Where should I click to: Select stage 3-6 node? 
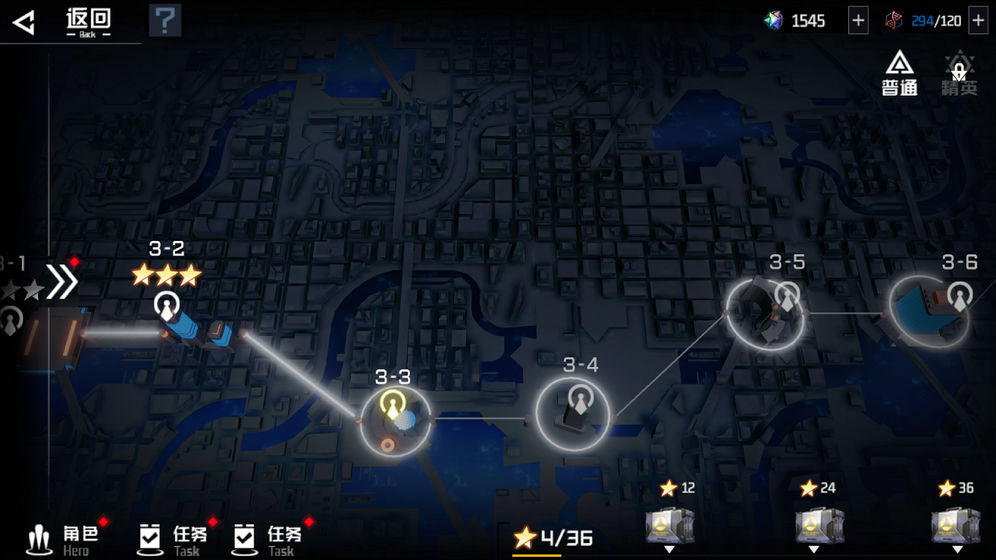click(929, 311)
